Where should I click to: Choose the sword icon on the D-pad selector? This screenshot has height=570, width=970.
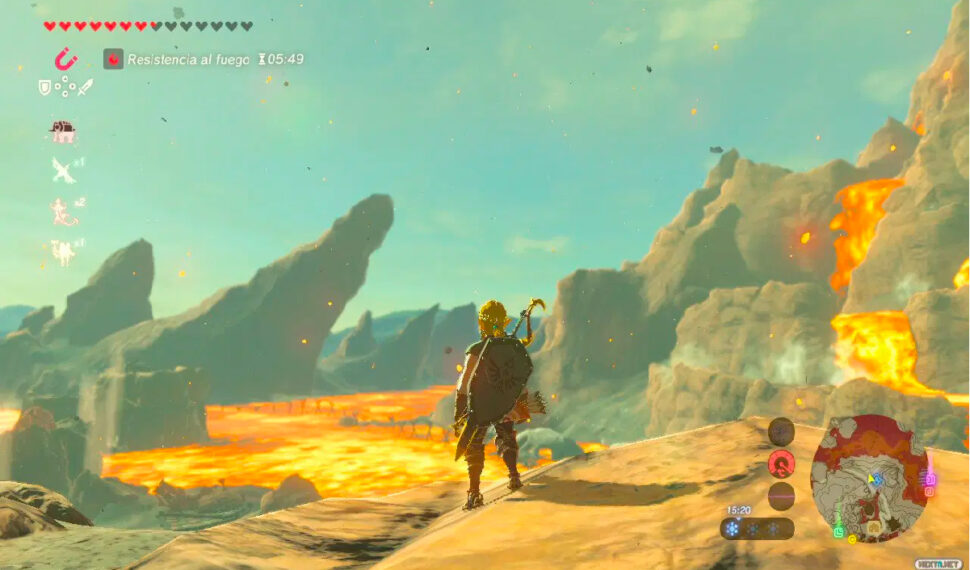(85, 88)
